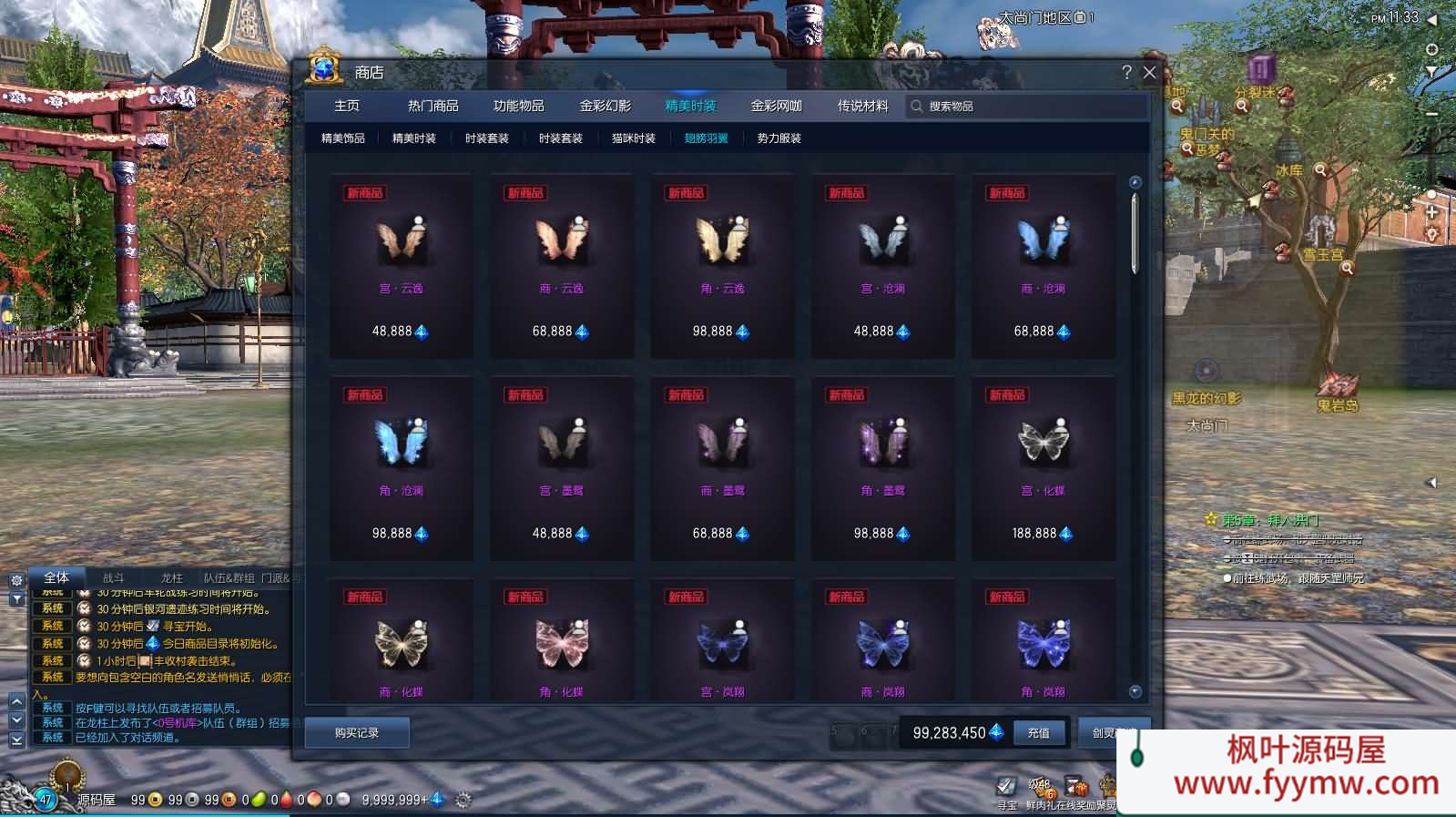
Task: Choose the 角·云逸 golden wings item
Action: click(x=722, y=264)
